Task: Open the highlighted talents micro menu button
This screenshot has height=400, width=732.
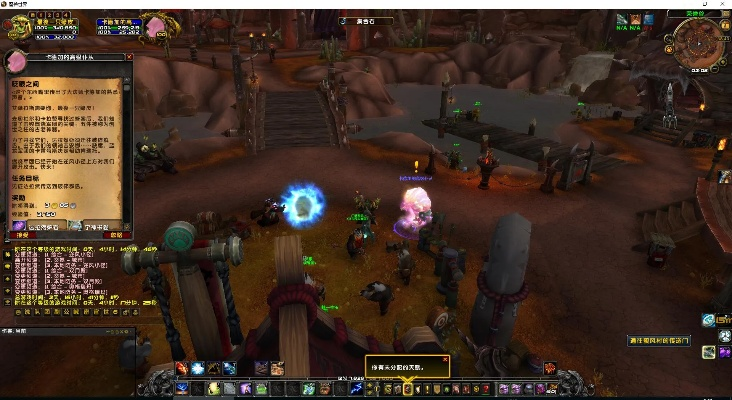Action: pyautogui.click(x=407, y=388)
